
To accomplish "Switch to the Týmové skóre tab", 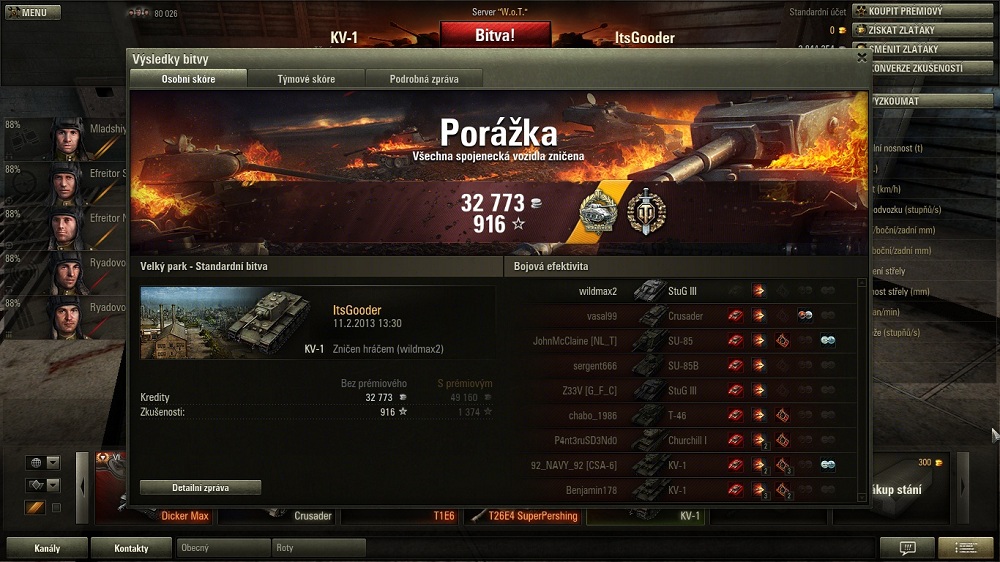I will (x=306, y=79).
